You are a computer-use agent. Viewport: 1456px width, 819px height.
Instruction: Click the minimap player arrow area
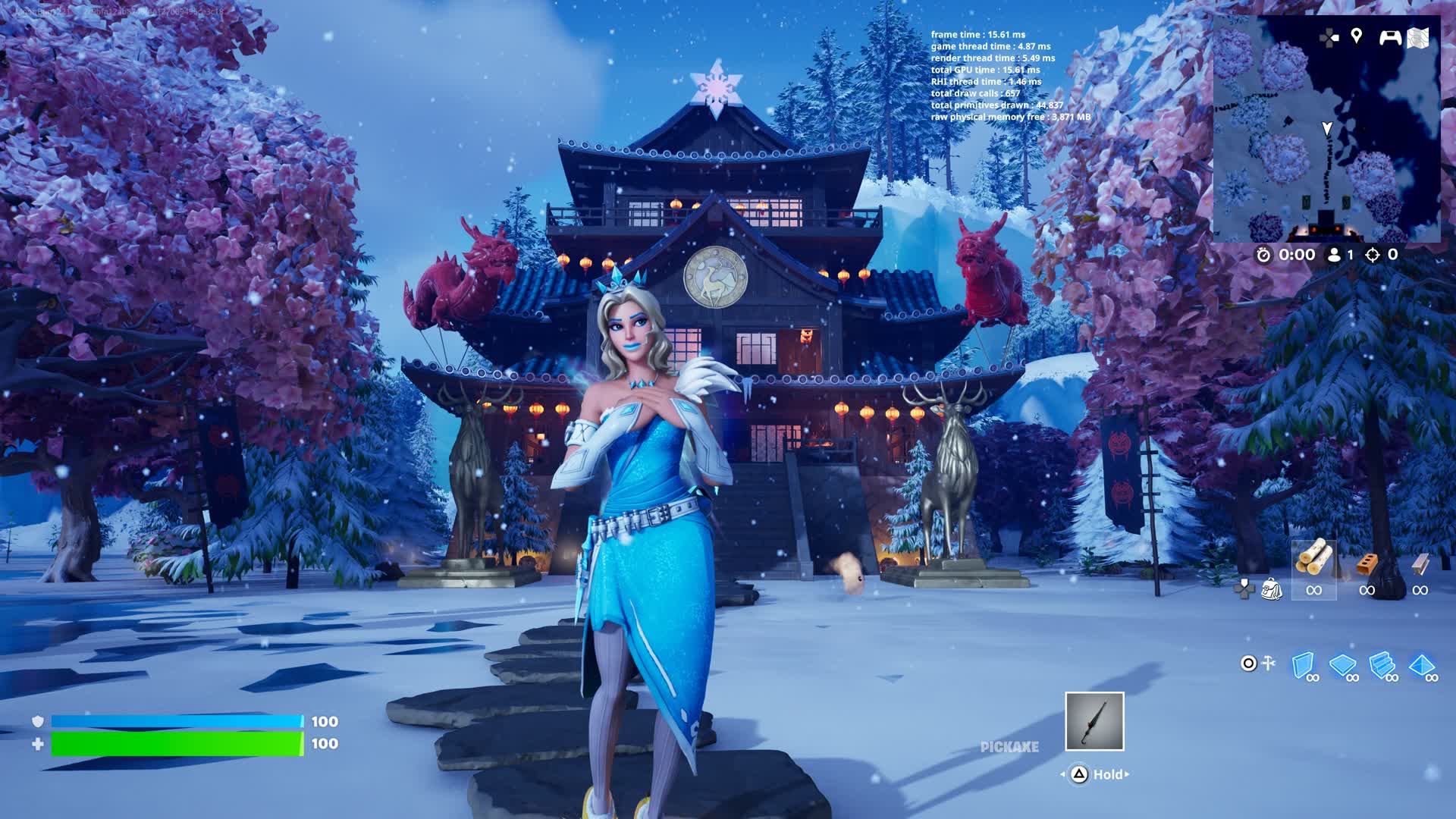(x=1327, y=129)
